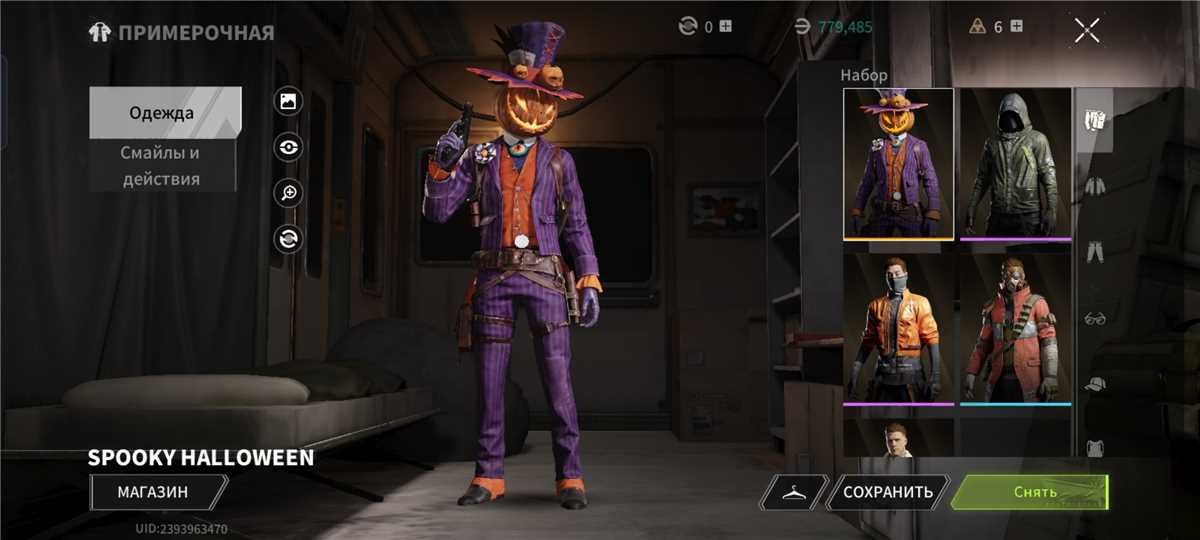
Task: Click the clothes hanger button
Action: click(x=794, y=492)
